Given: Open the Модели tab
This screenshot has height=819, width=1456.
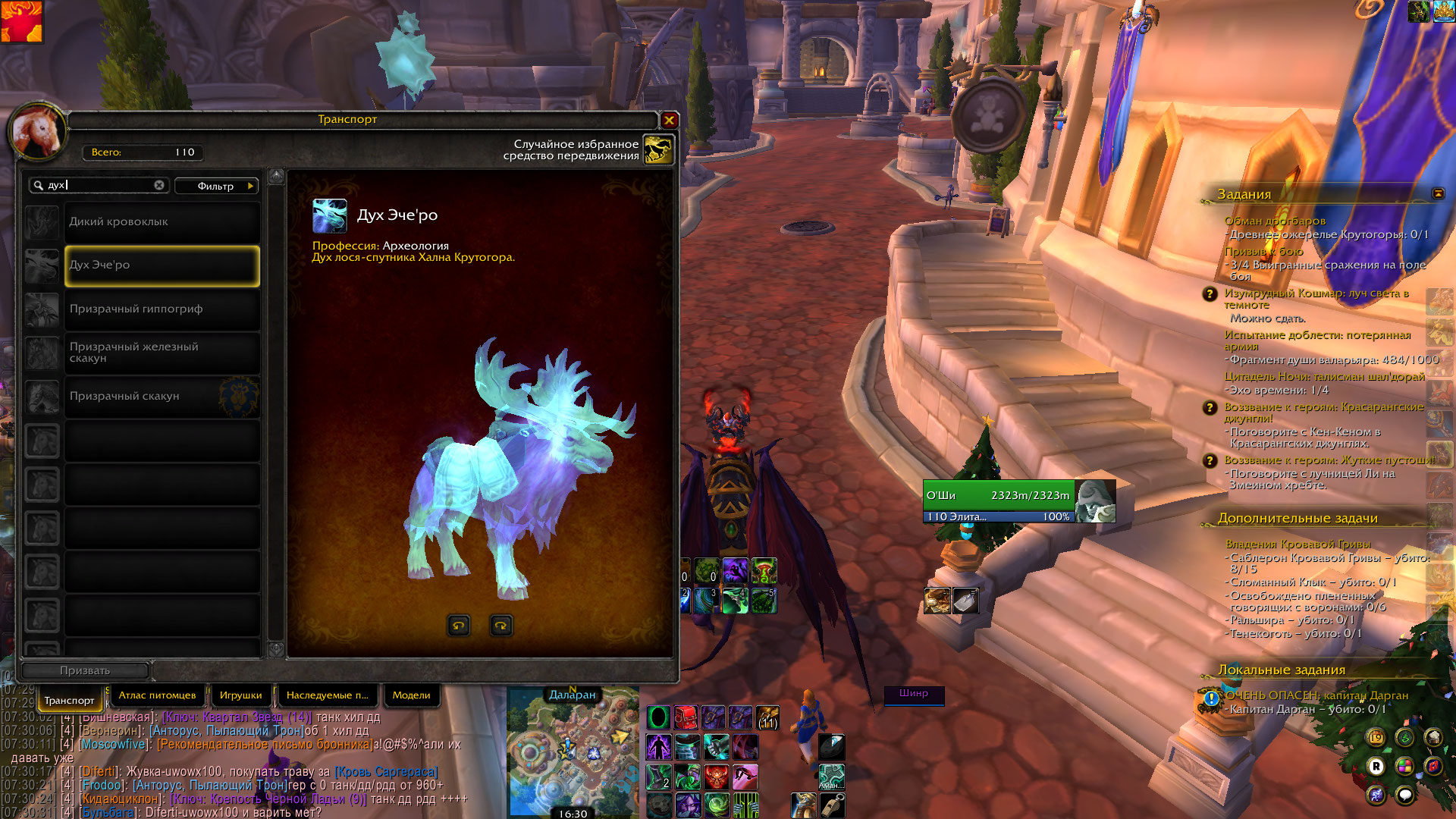Looking at the screenshot, I should (411, 695).
